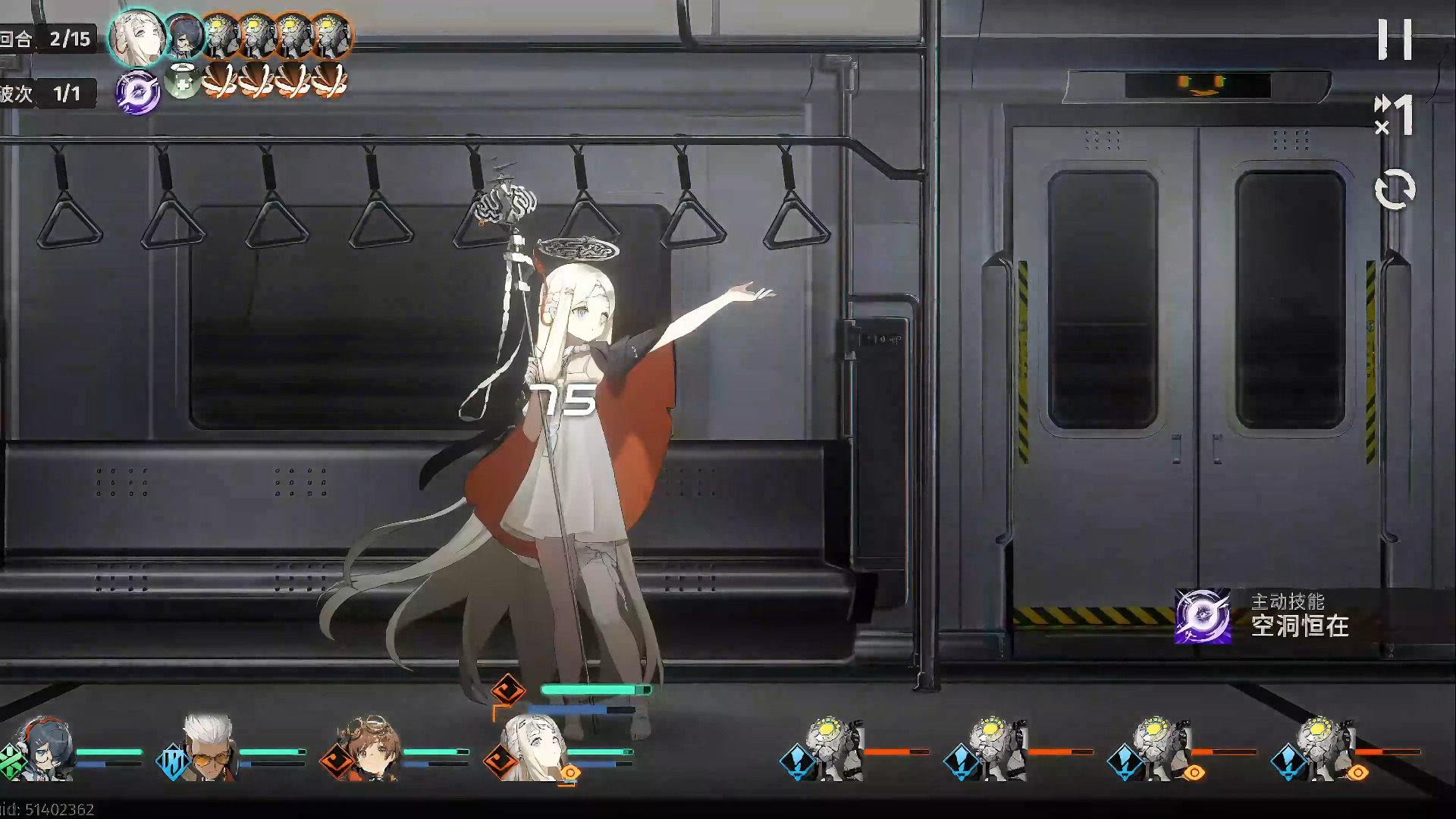Choose the white-haired man with orange sunglasses
This screenshot has height=819, width=1456.
[208, 748]
